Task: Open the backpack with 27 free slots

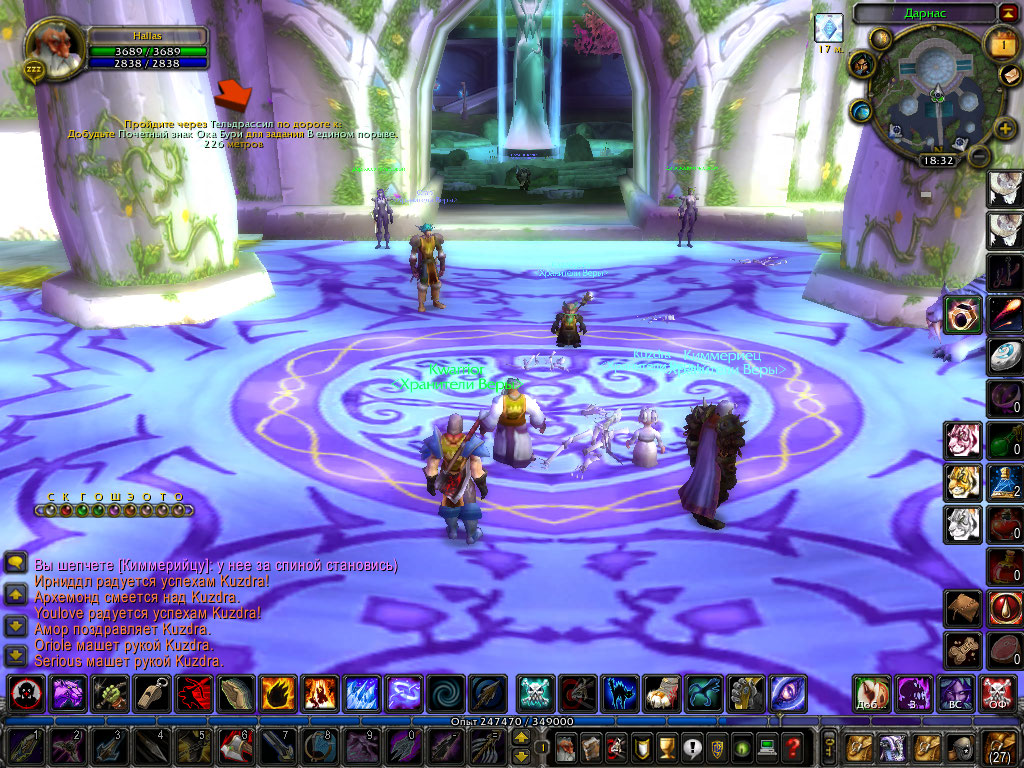Action: pos(1000,746)
